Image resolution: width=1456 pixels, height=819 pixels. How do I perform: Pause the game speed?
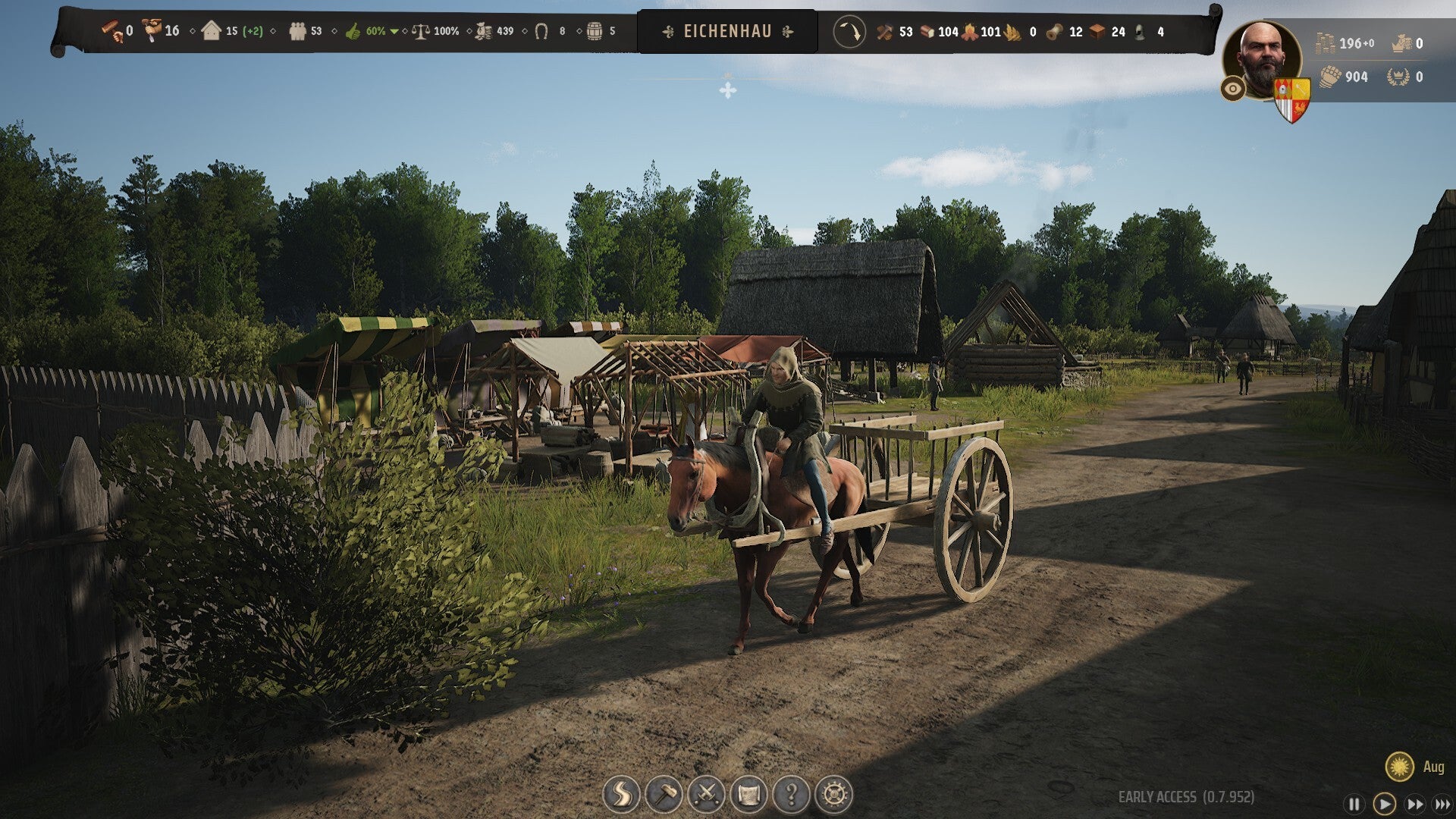pos(1354,804)
